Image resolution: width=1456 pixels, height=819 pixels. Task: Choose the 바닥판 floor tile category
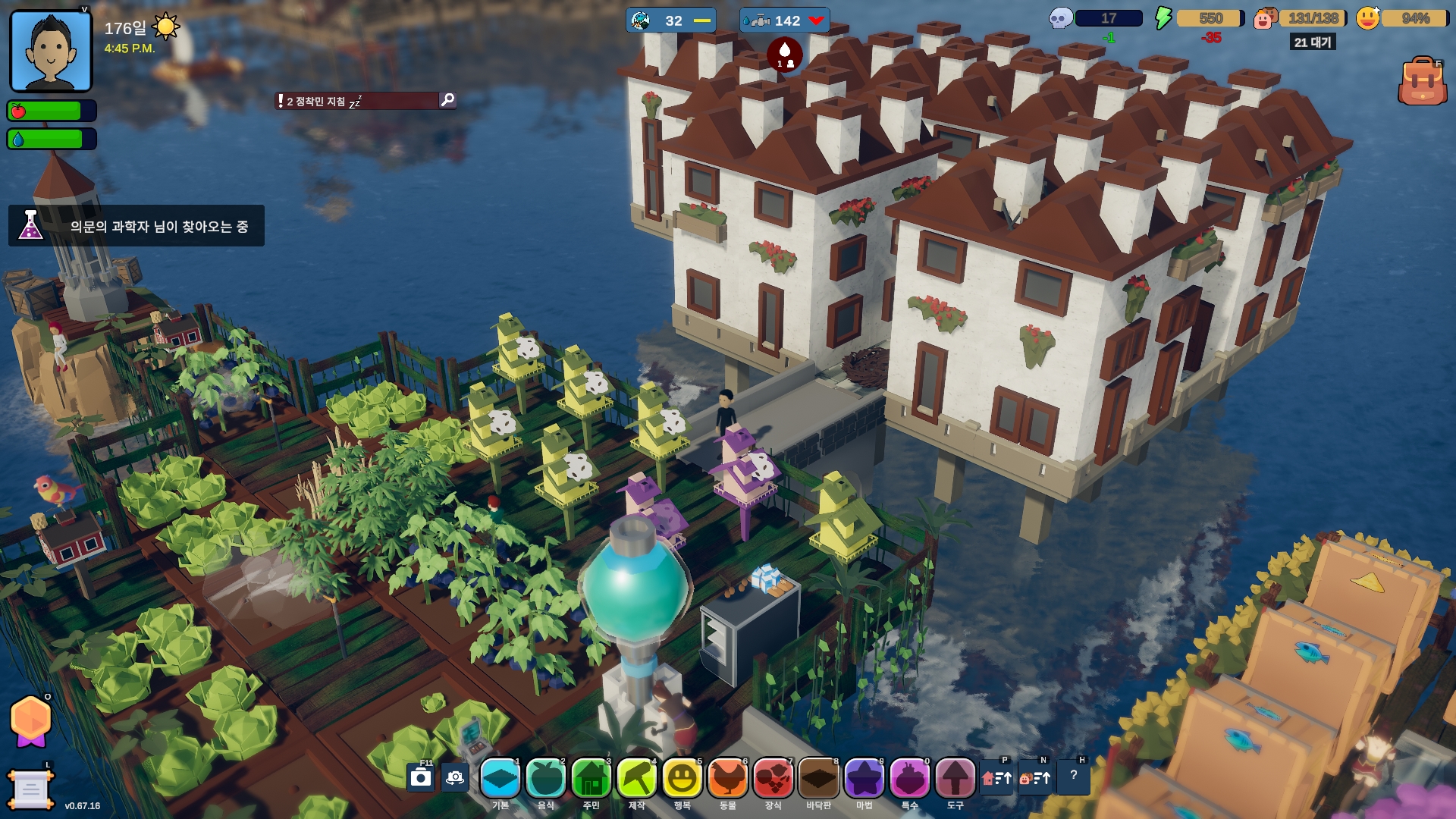coord(819,779)
